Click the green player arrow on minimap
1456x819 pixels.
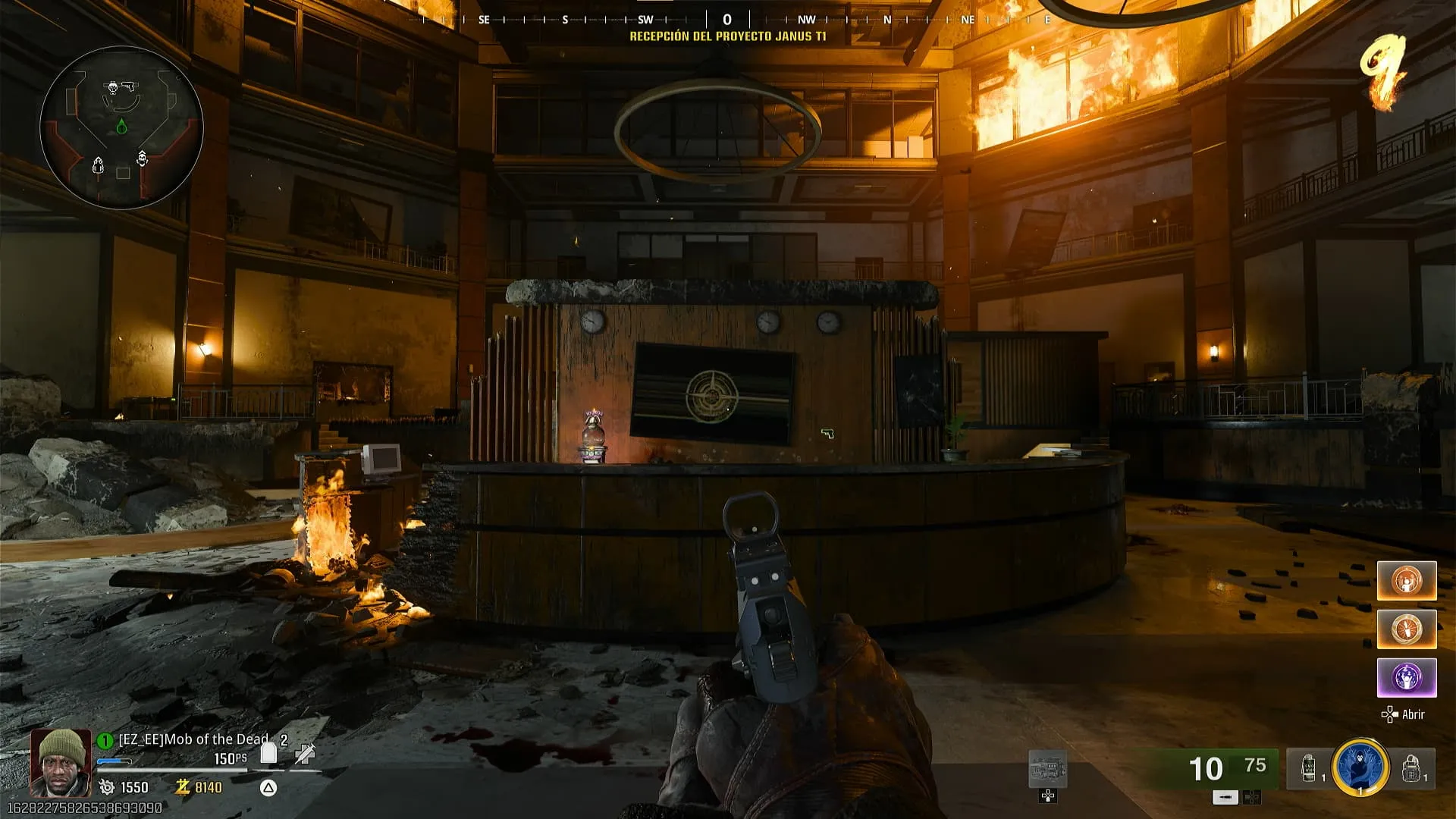click(x=121, y=126)
